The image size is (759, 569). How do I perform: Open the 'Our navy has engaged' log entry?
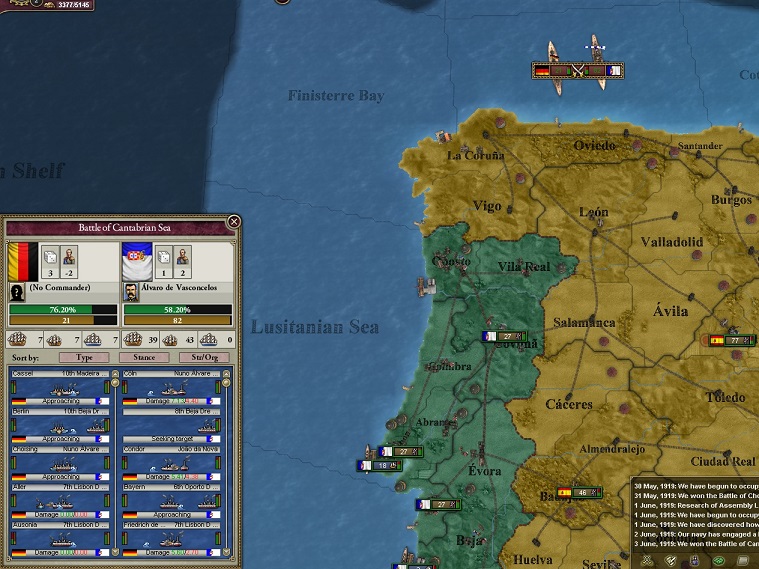(695, 535)
